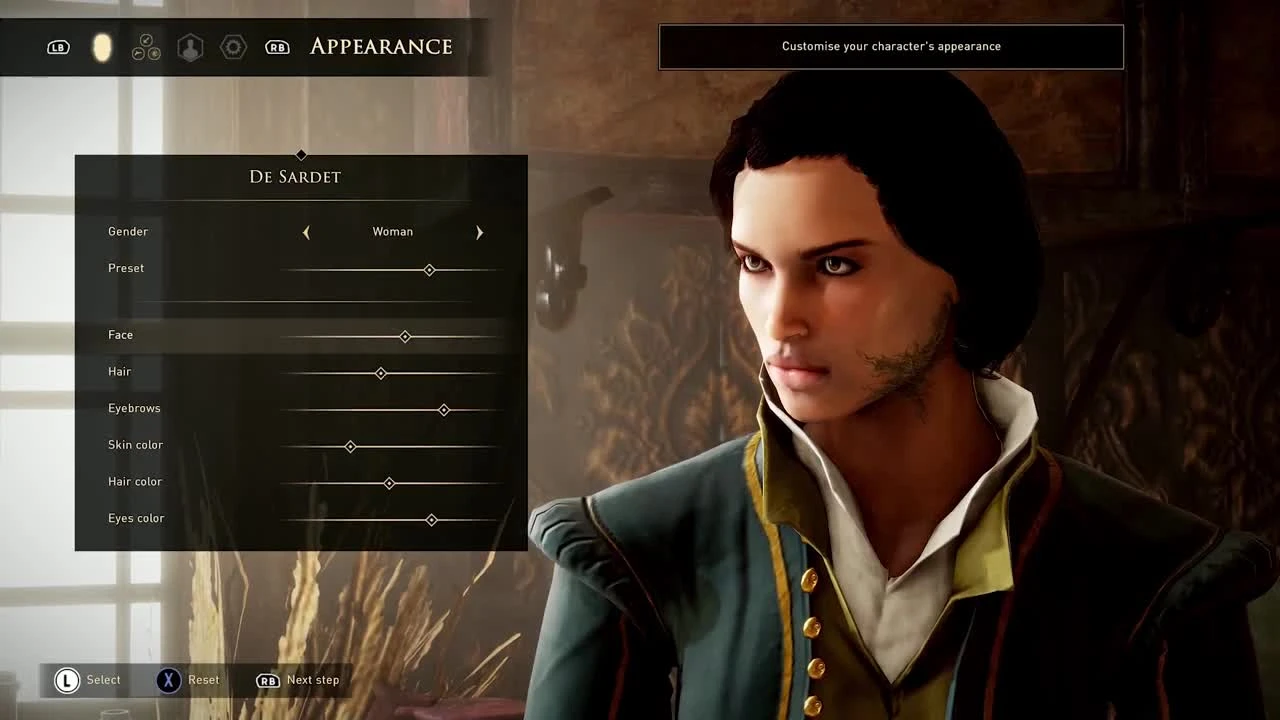The width and height of the screenshot is (1280, 720).
Task: Click the hexagonal gear step icon
Action: [233, 47]
